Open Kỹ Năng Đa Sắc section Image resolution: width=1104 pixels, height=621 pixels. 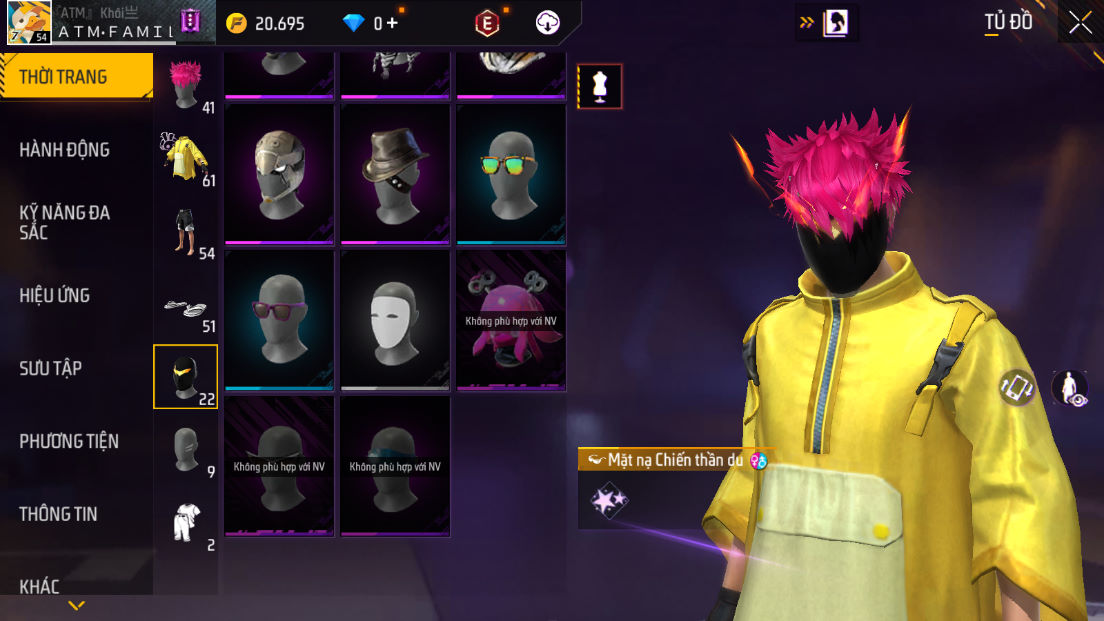click(x=65, y=222)
